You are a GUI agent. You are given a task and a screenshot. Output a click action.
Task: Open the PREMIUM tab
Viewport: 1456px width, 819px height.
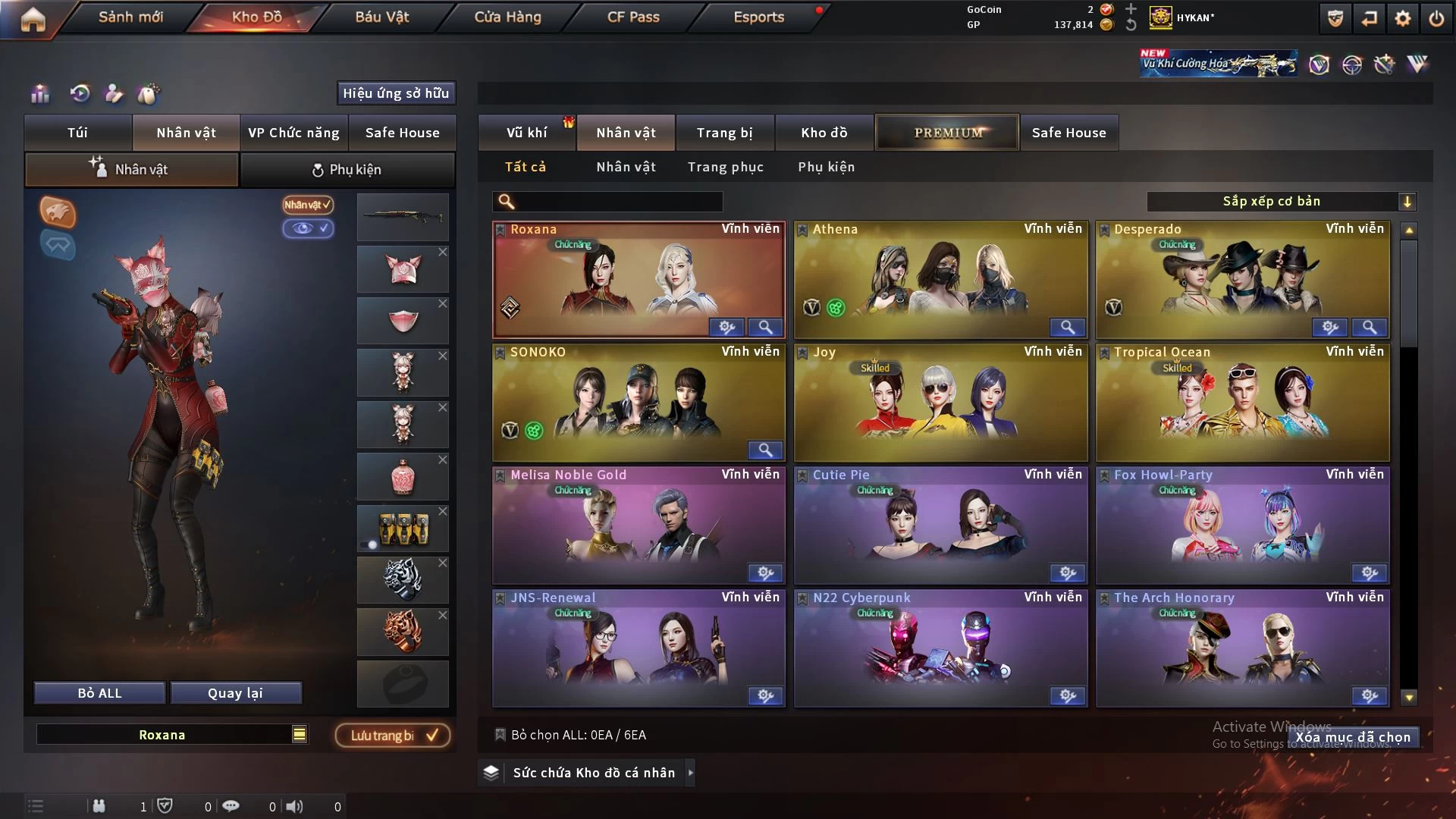[947, 133]
